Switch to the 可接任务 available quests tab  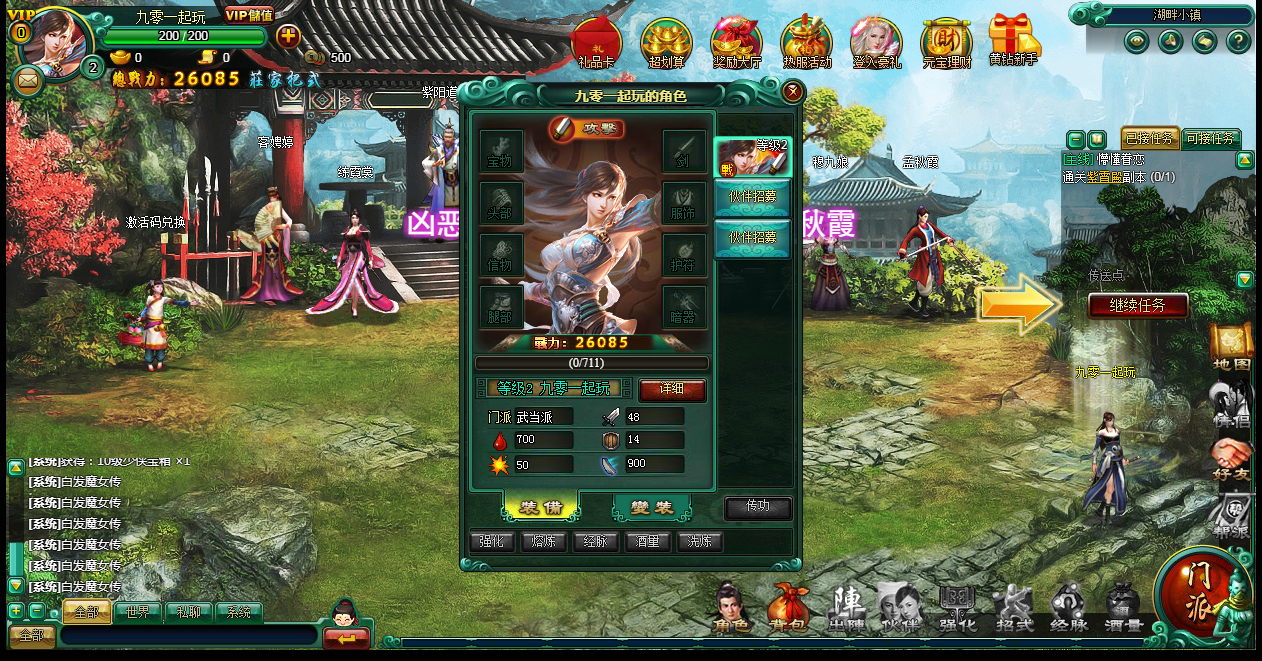click(x=1210, y=139)
